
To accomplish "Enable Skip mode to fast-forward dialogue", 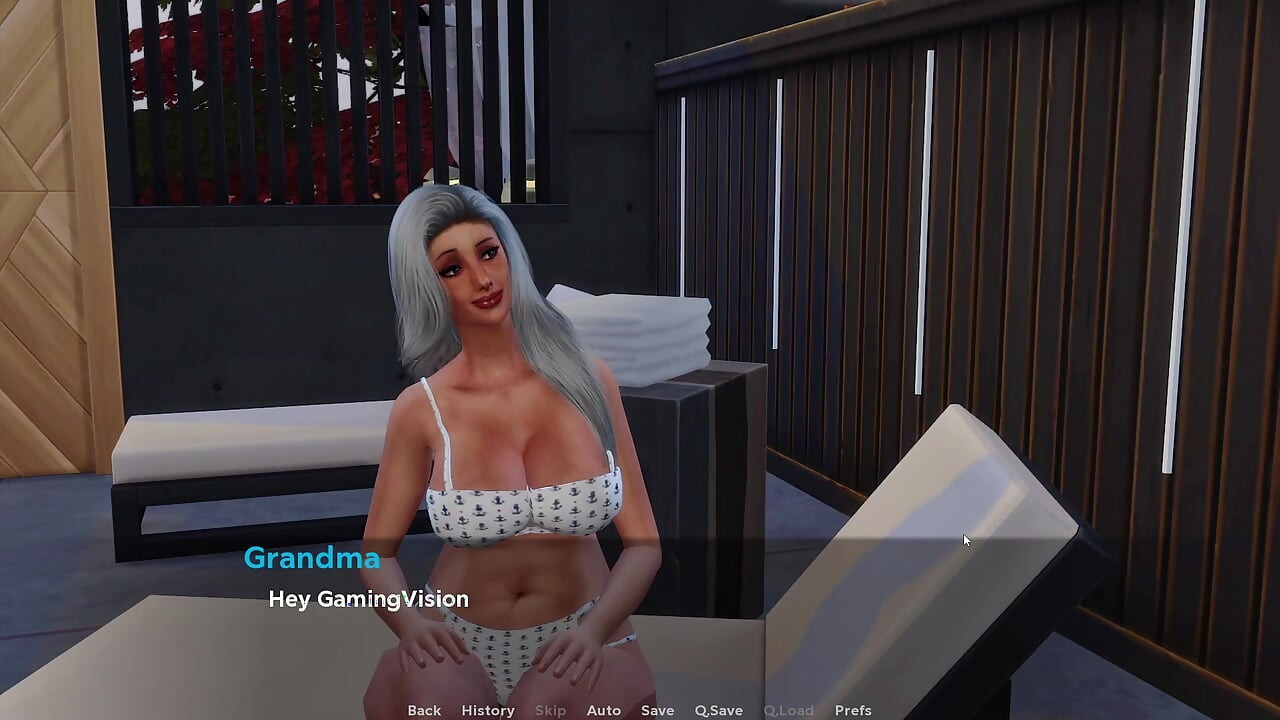I will tap(551, 709).
